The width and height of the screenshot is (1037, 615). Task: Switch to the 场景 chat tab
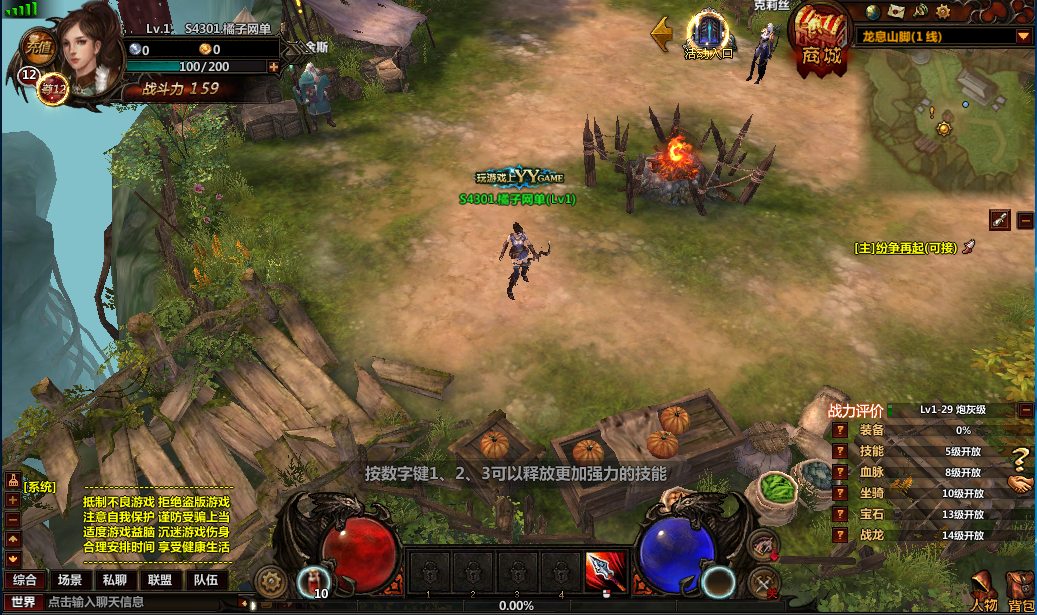coord(69,580)
